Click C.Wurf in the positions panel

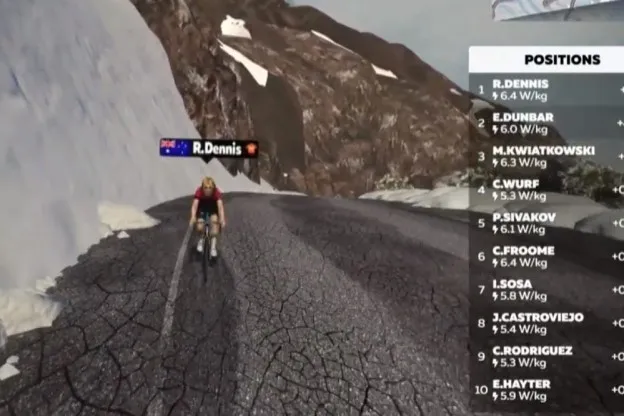coord(545,190)
